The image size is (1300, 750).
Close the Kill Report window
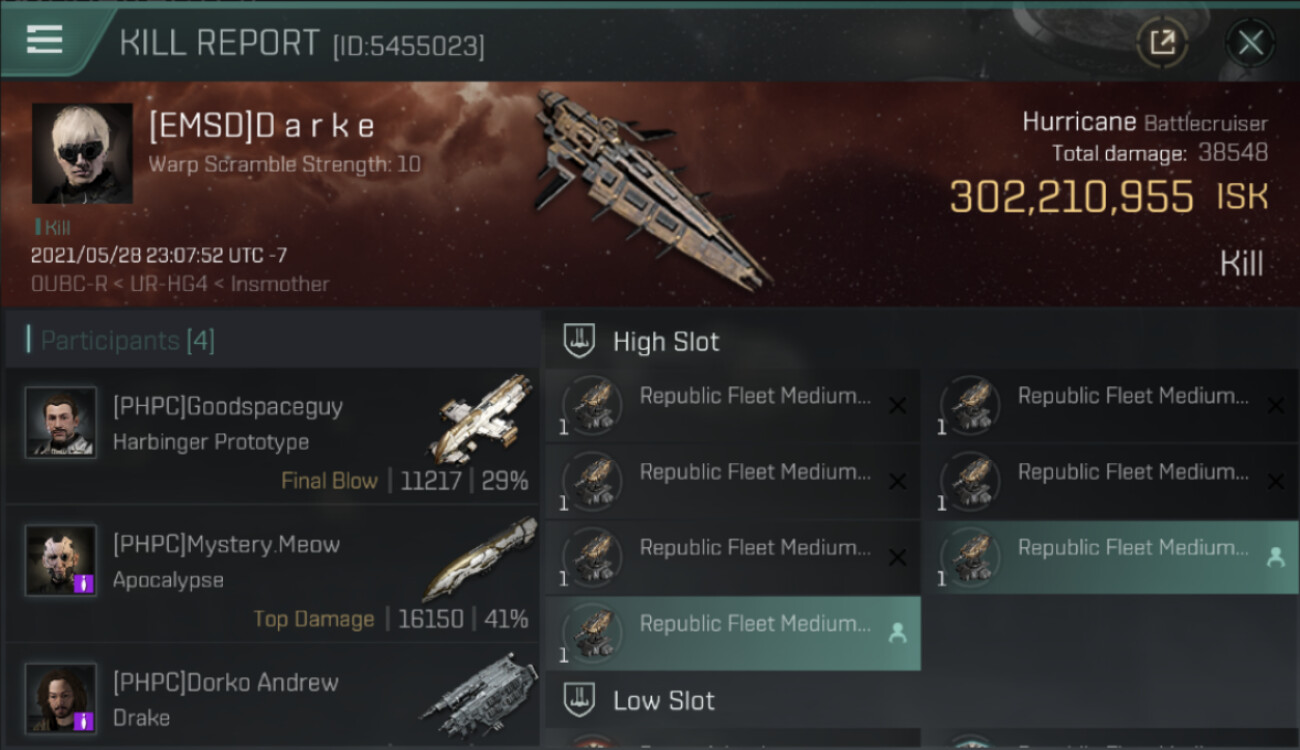point(1250,43)
